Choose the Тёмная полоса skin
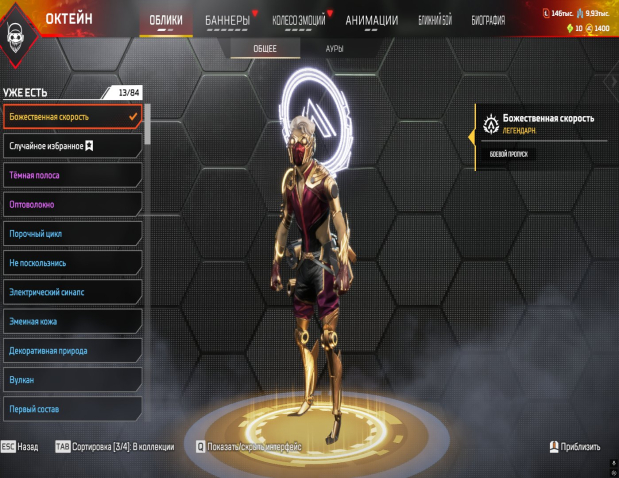 click(x=72, y=175)
